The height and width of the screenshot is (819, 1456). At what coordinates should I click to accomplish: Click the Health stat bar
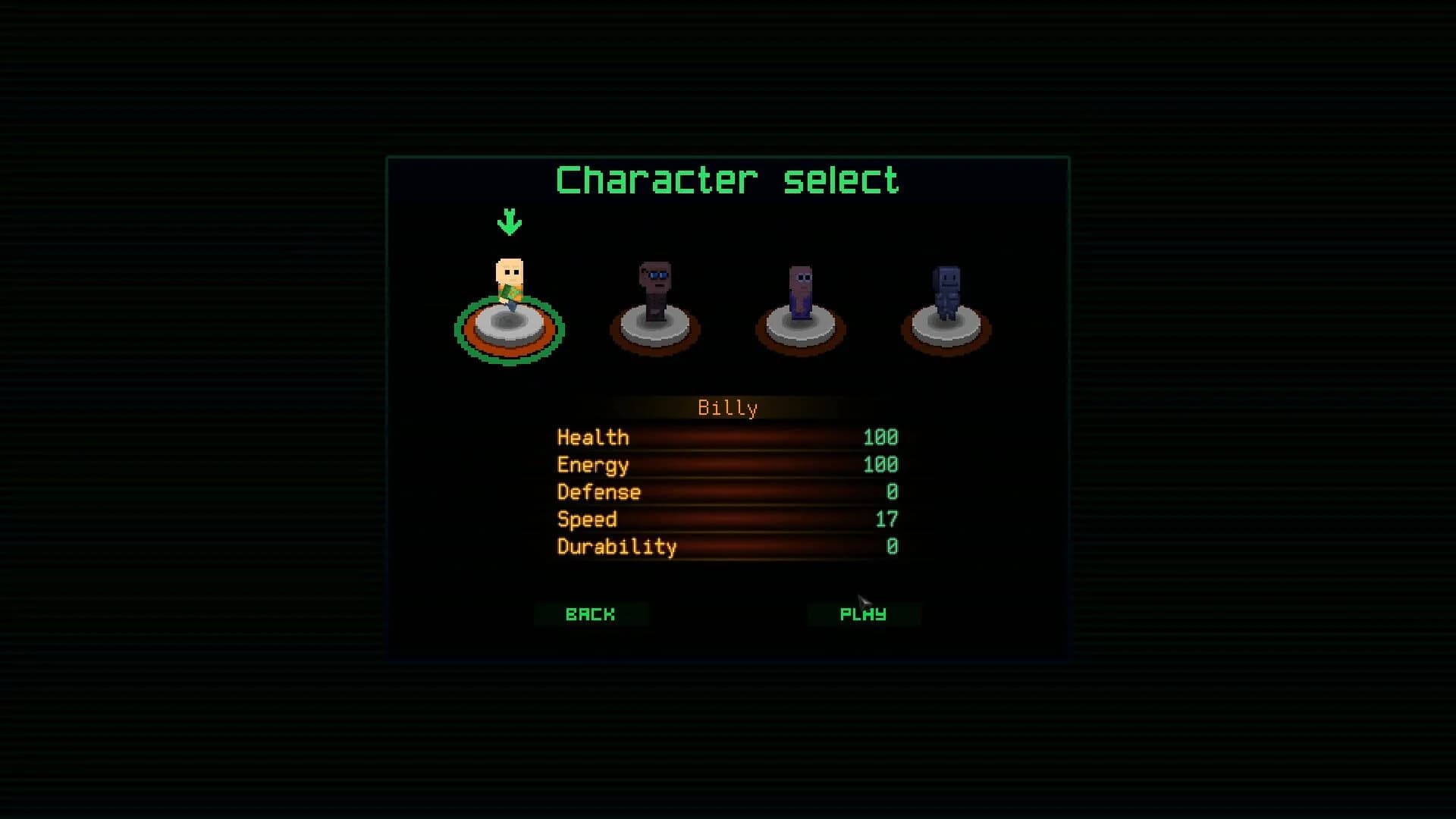click(x=728, y=438)
